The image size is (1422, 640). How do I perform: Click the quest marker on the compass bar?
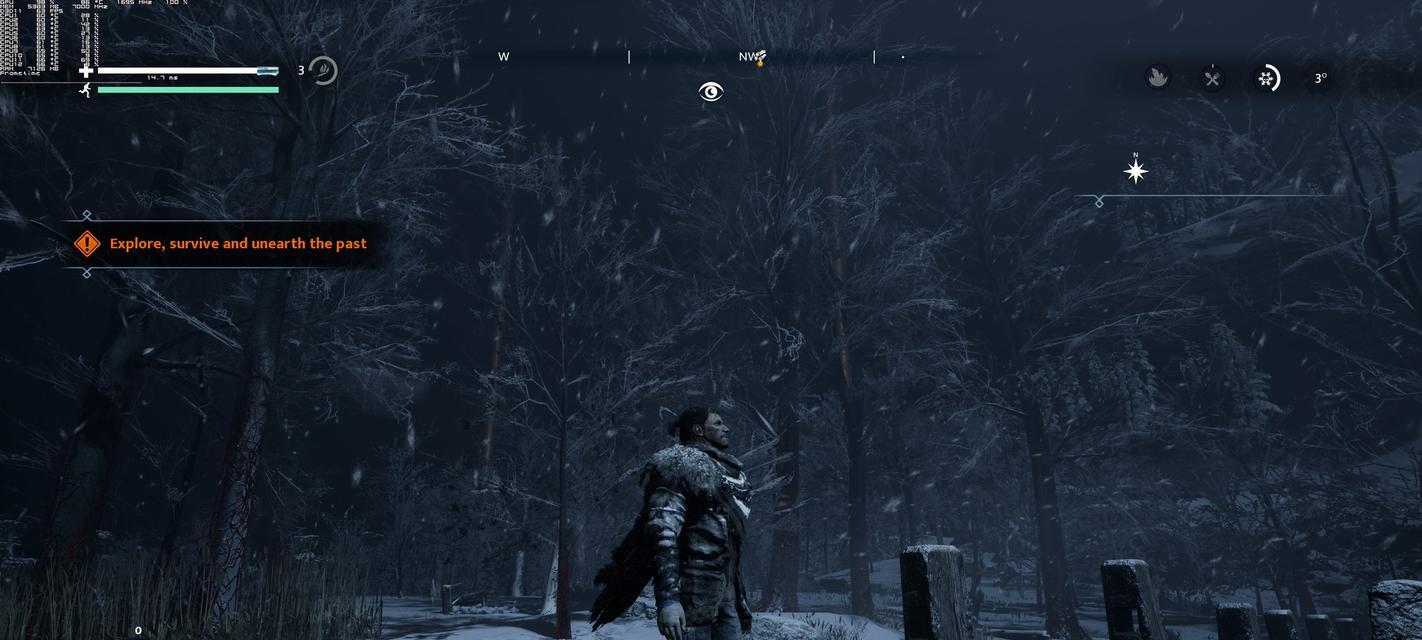pyautogui.click(x=760, y=58)
